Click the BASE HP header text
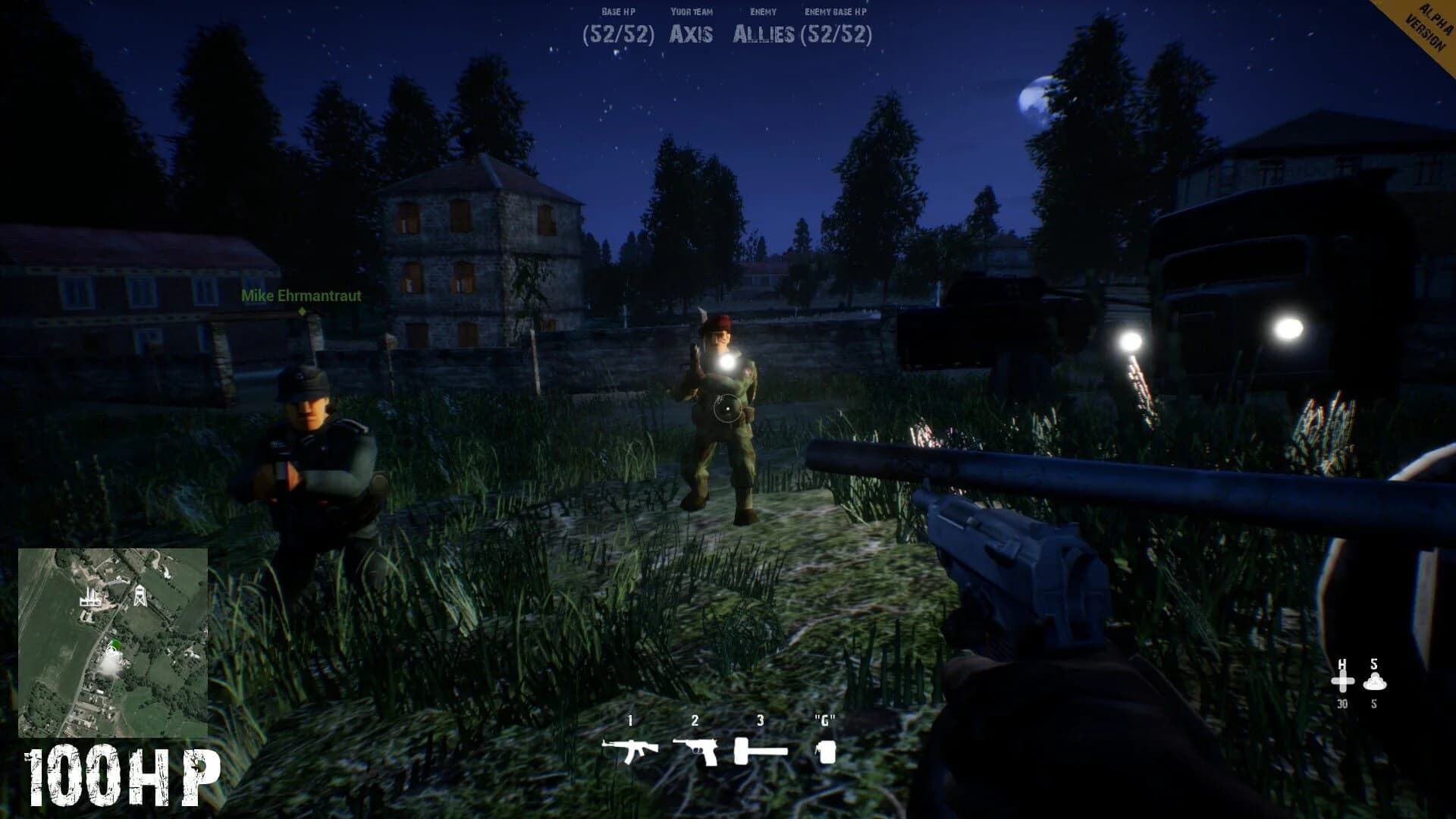This screenshot has height=819, width=1456. click(x=618, y=11)
